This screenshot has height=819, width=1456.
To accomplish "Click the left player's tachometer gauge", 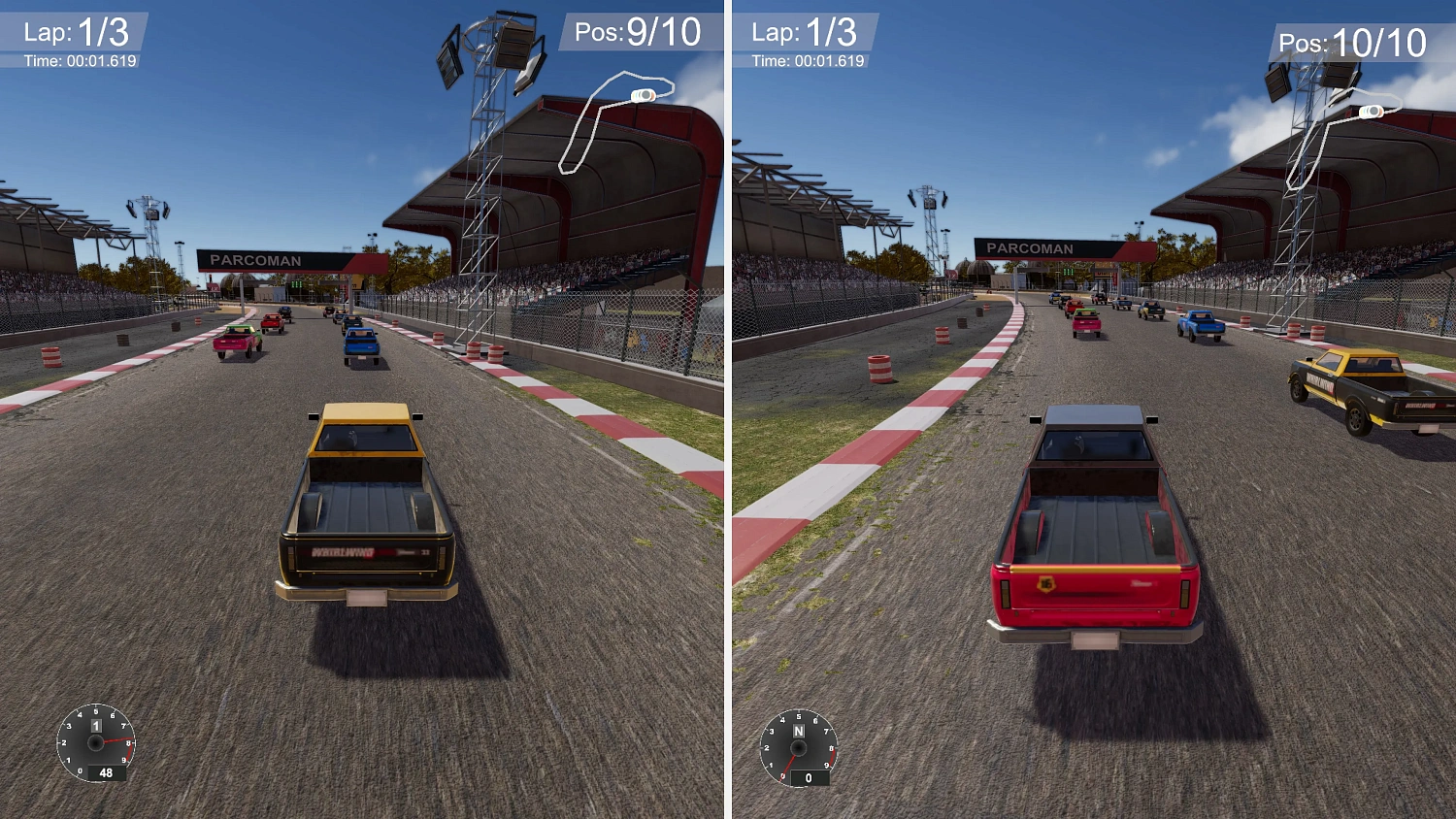I will [96, 744].
